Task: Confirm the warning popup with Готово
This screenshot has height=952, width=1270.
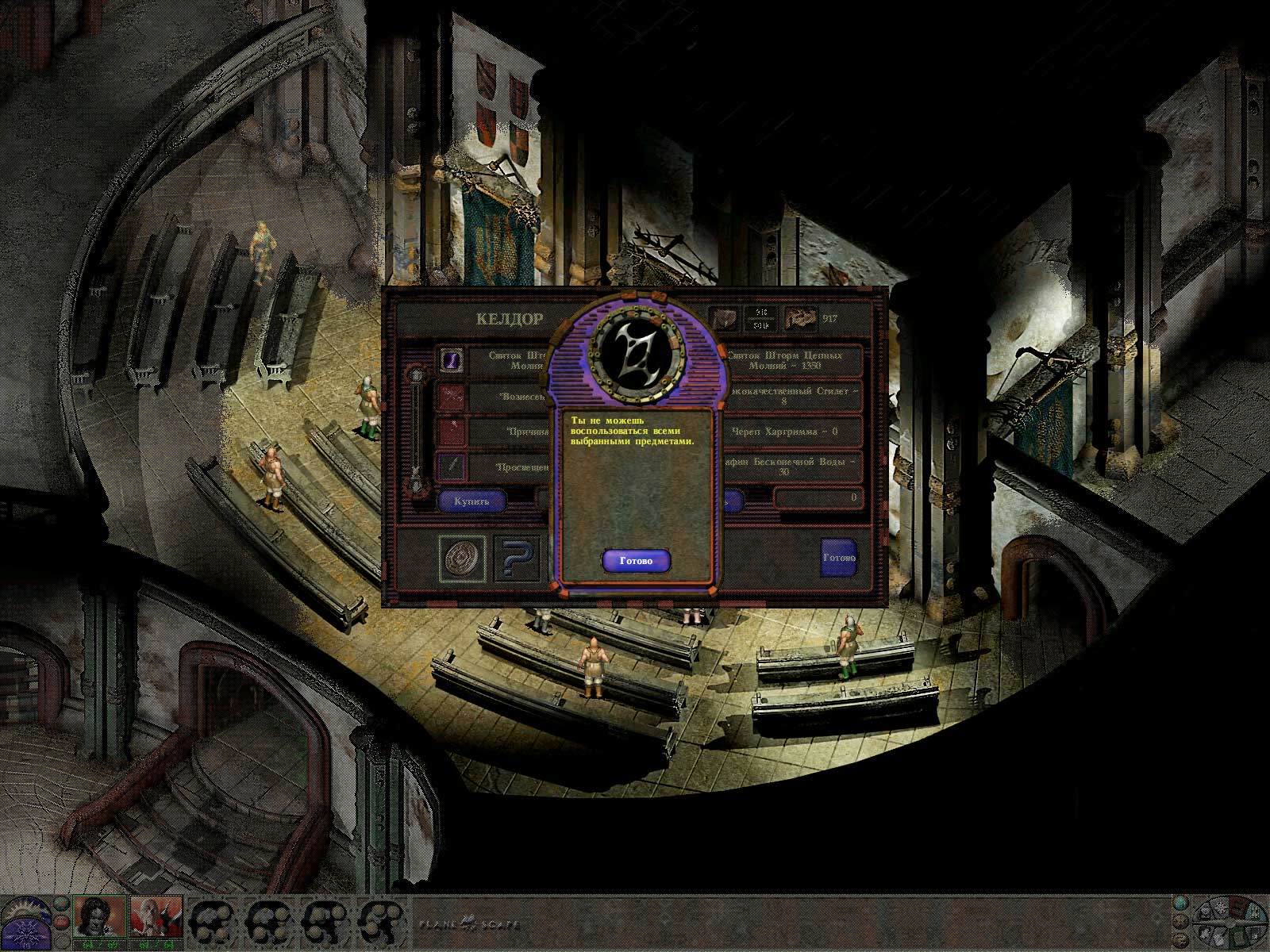Action: click(x=635, y=561)
